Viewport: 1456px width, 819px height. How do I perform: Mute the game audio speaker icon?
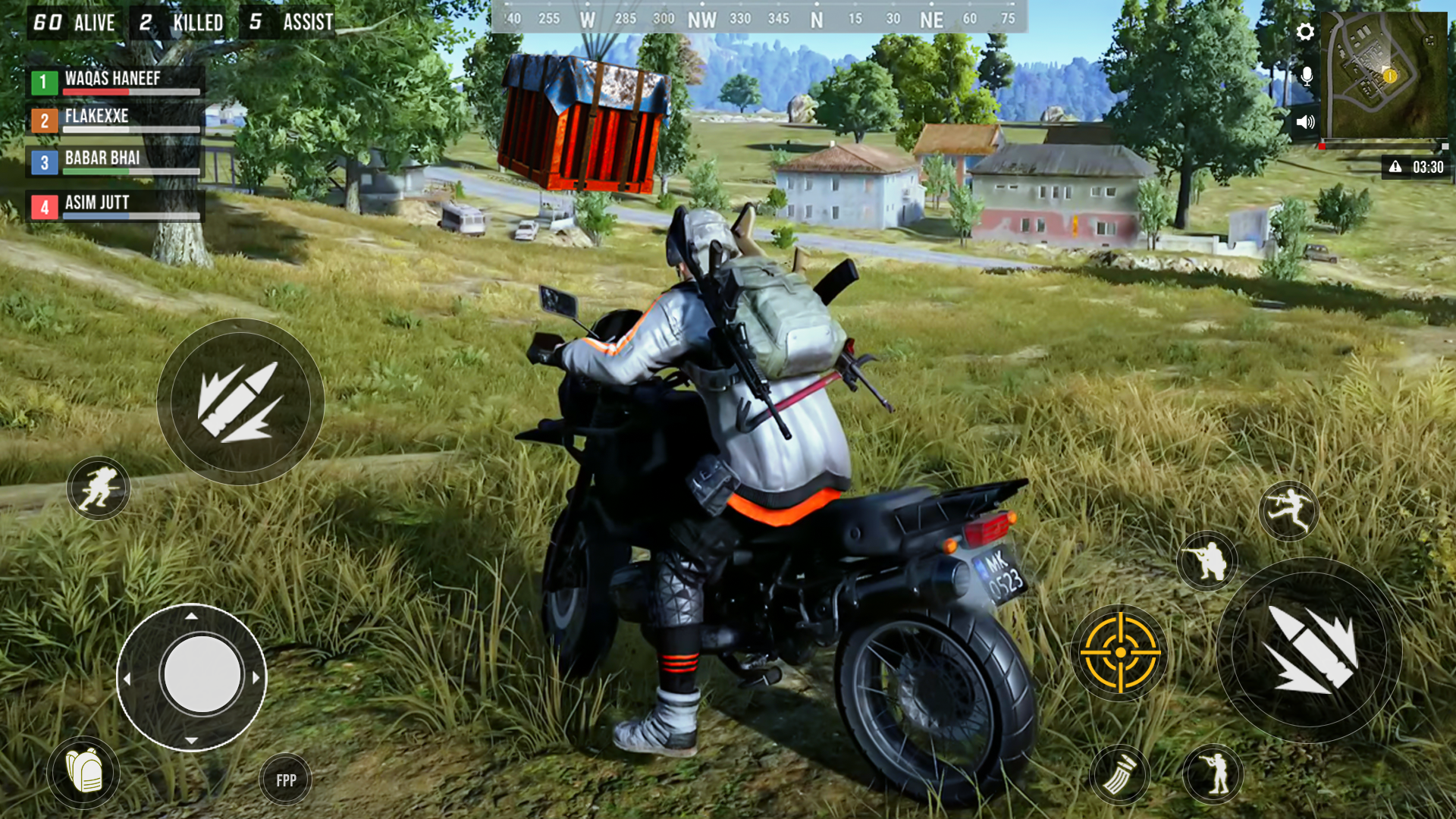coord(1305,120)
